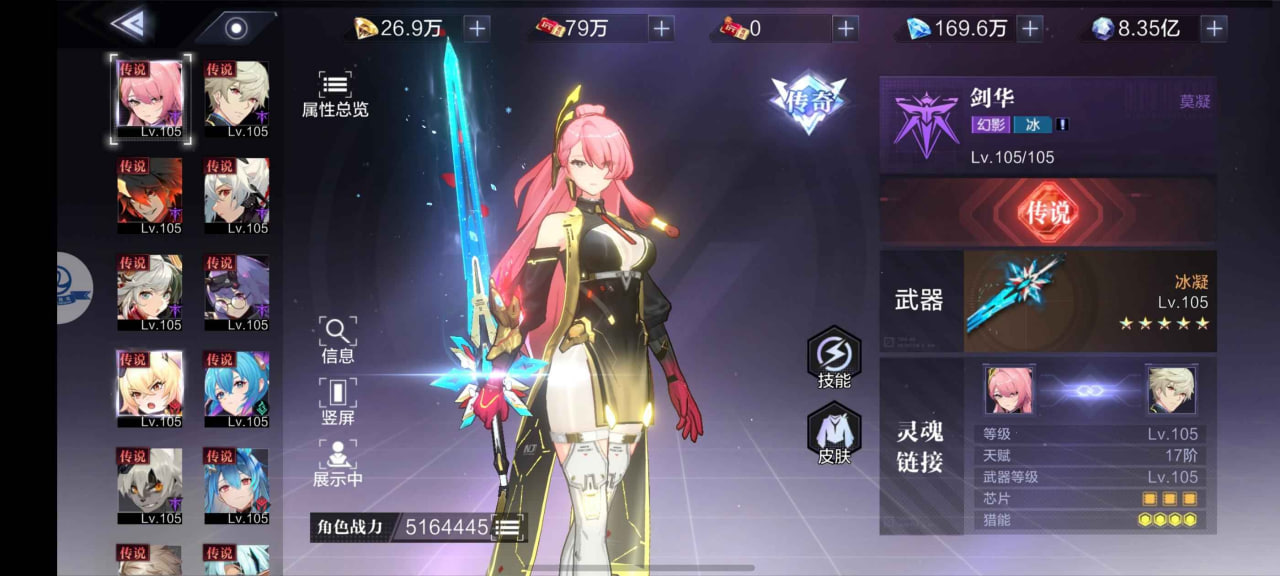This screenshot has width=1280, height=576.
Task: Open the 角色战力 combat power details list
Action: 509,527
